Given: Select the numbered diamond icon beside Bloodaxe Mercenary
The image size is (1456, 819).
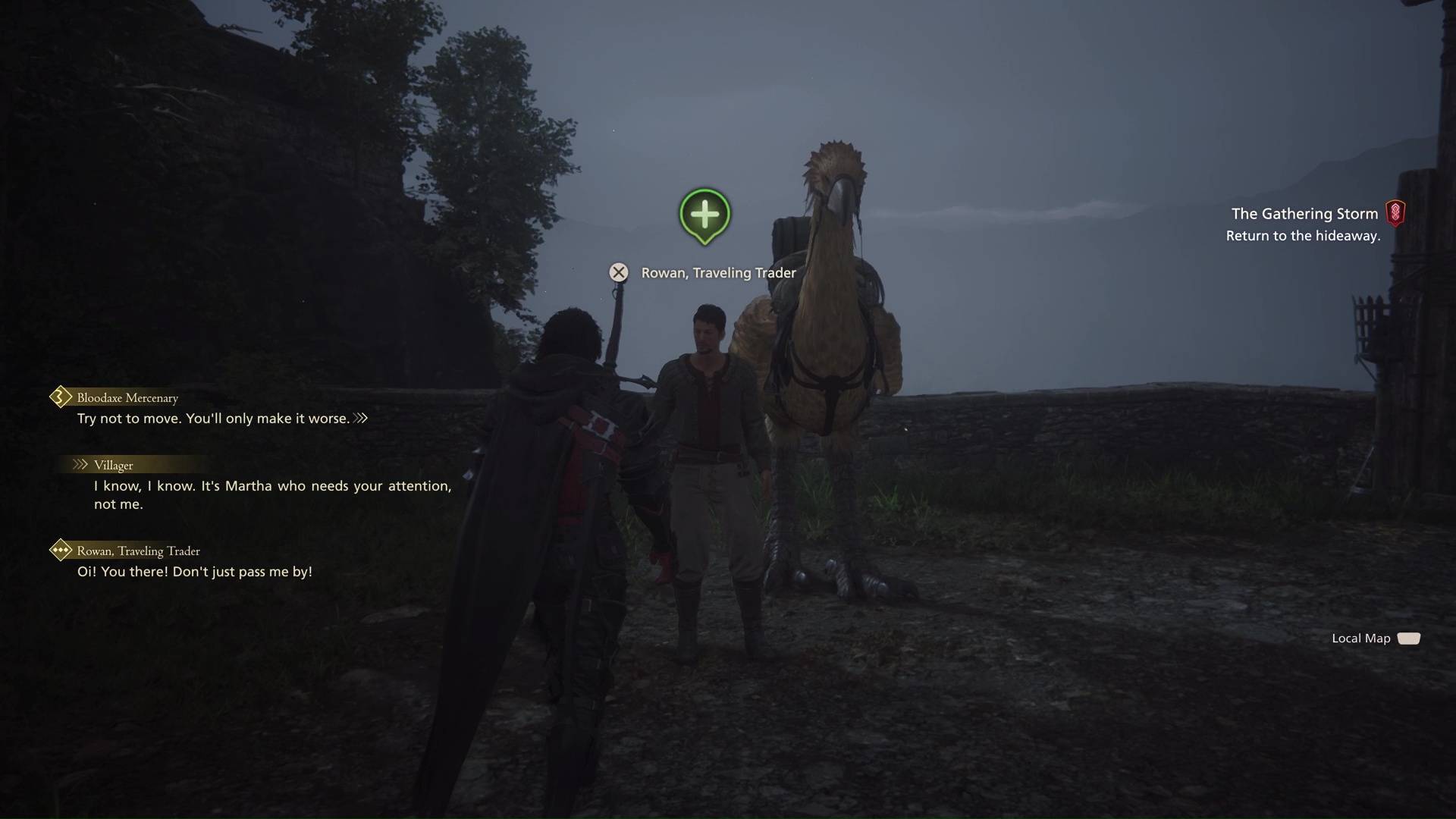Looking at the screenshot, I should pos(59,397).
